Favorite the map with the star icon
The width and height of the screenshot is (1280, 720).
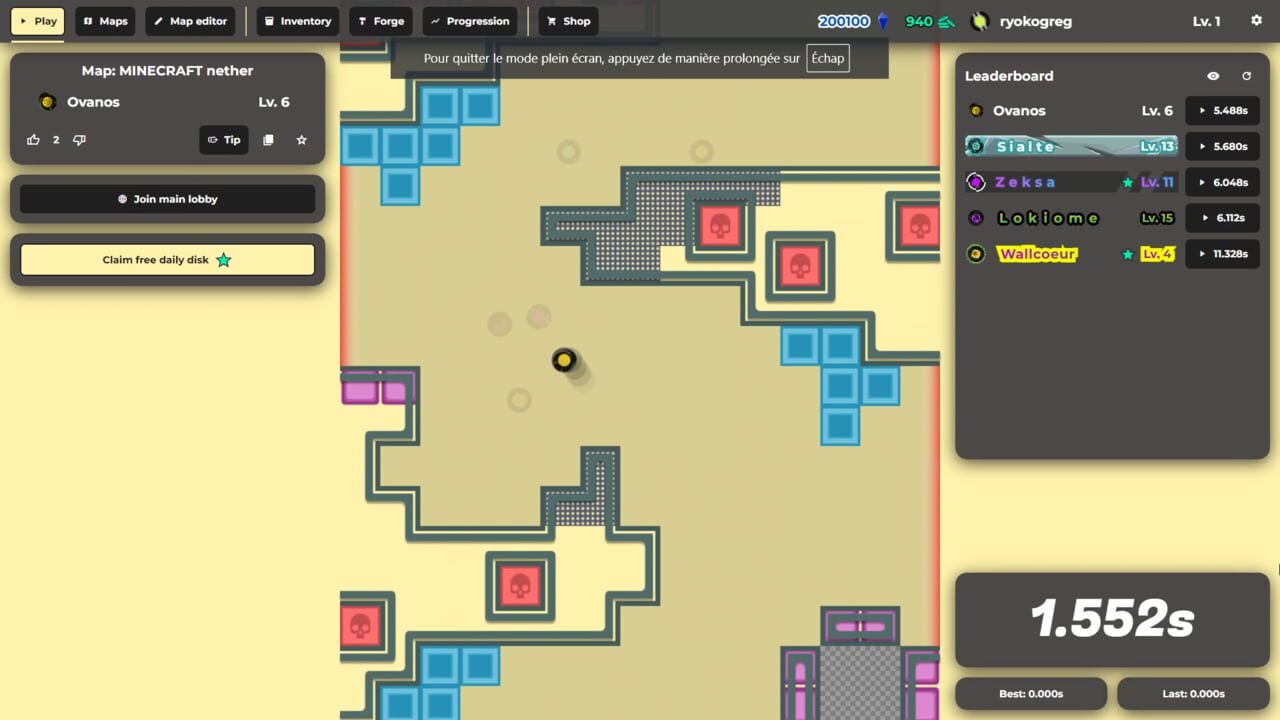point(301,139)
